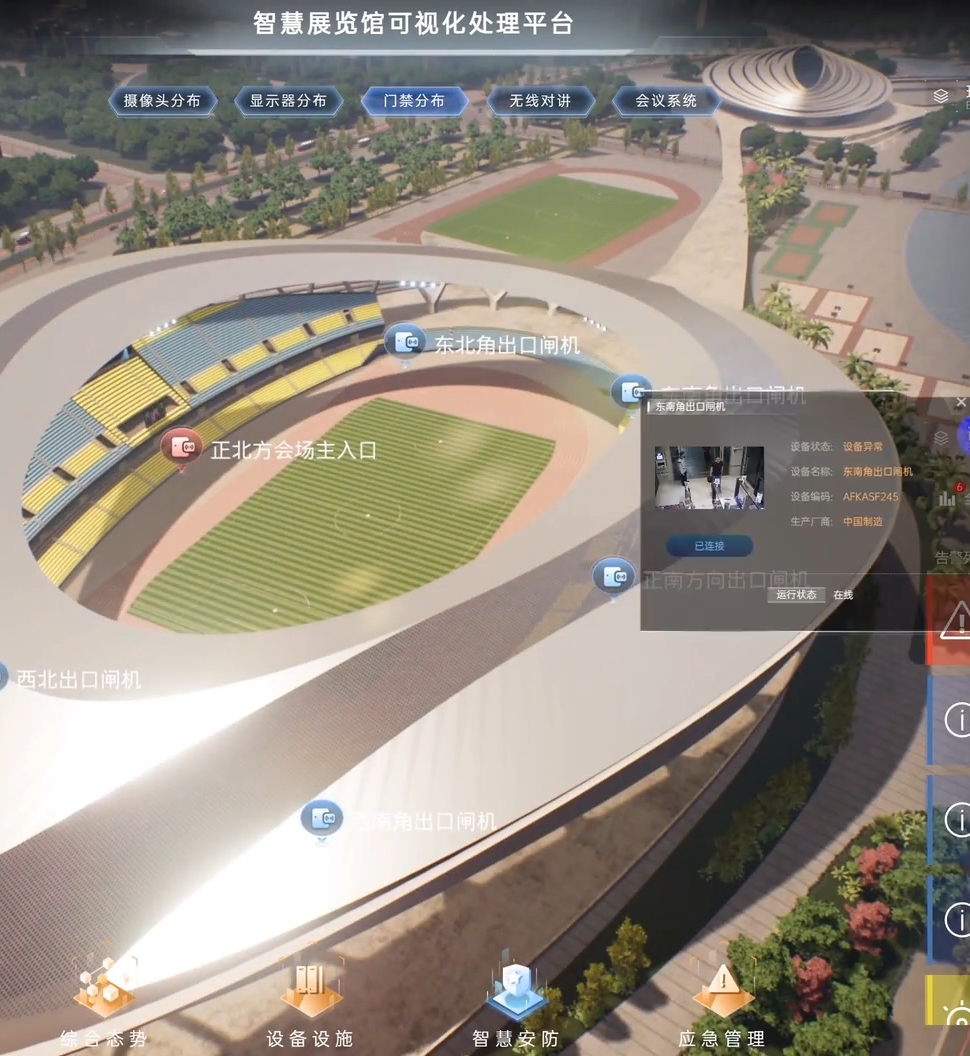Select the 显示器分布 display distribution tab

(x=288, y=101)
